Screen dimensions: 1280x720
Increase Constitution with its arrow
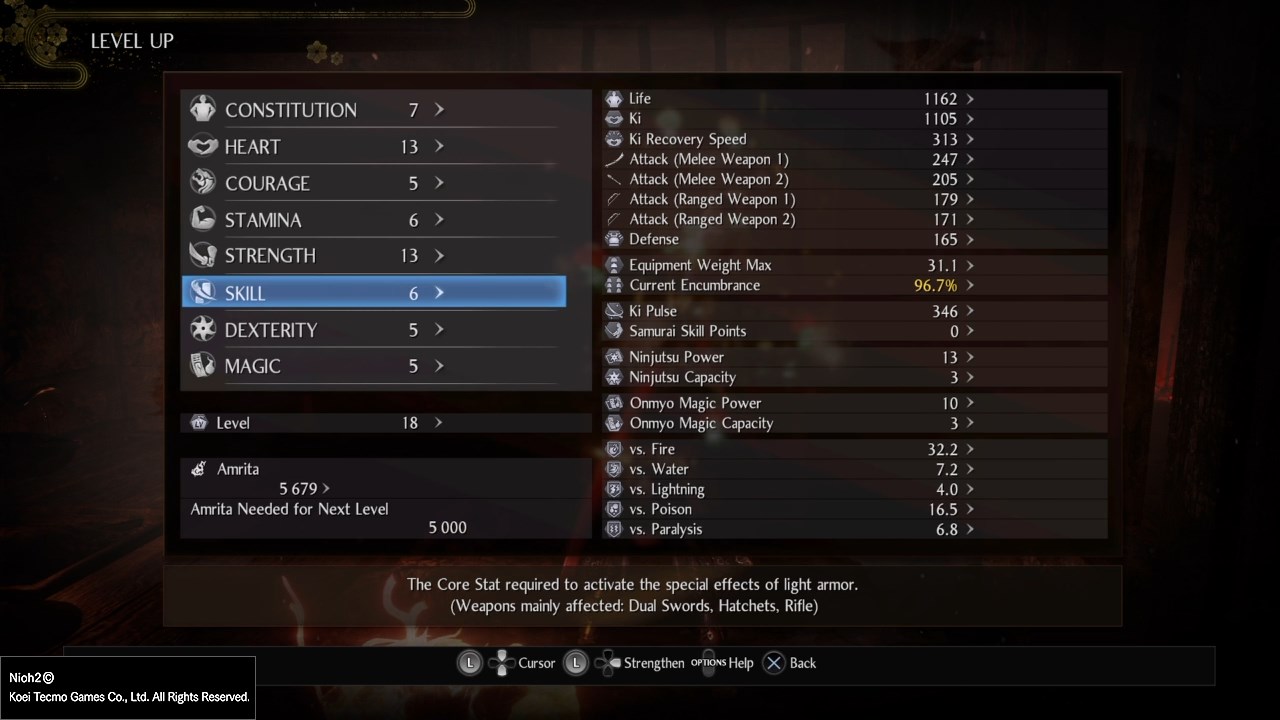coord(439,110)
